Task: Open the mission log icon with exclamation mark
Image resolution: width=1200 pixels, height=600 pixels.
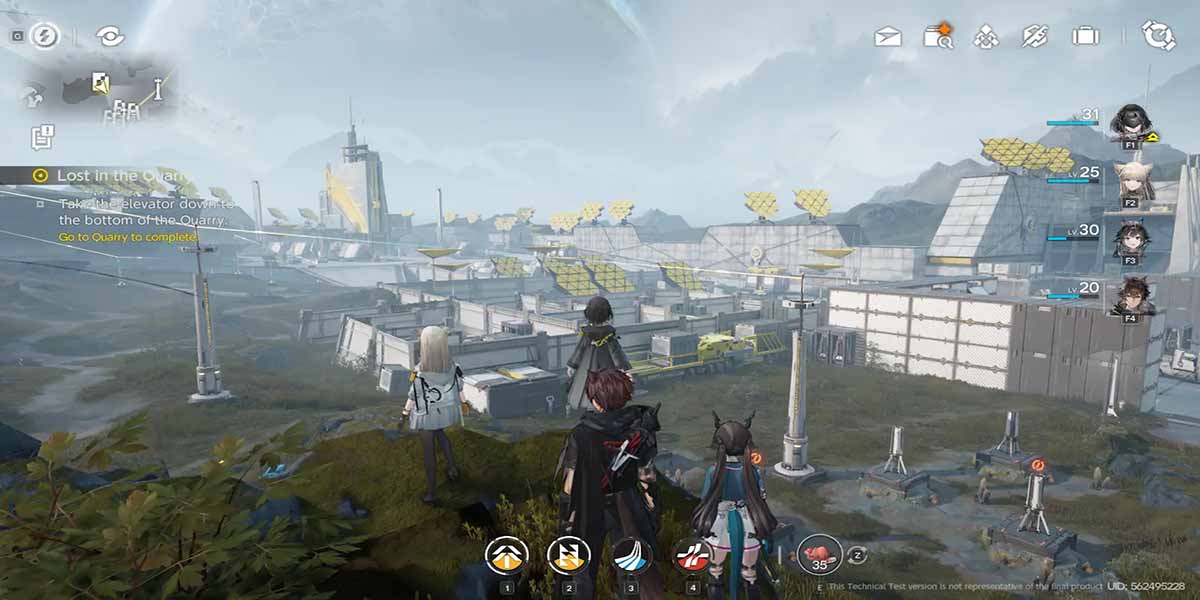Action: coord(42,136)
